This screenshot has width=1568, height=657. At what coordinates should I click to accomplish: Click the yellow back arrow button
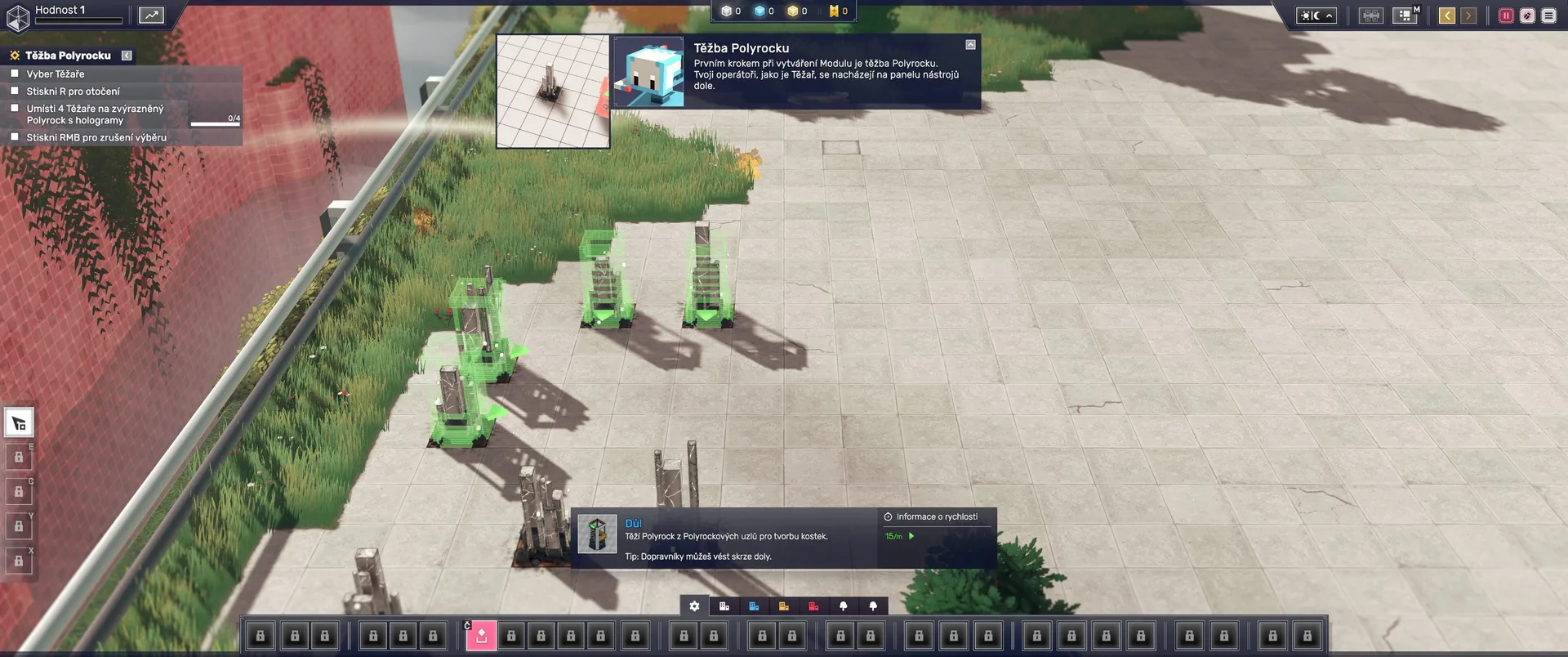point(1446,16)
